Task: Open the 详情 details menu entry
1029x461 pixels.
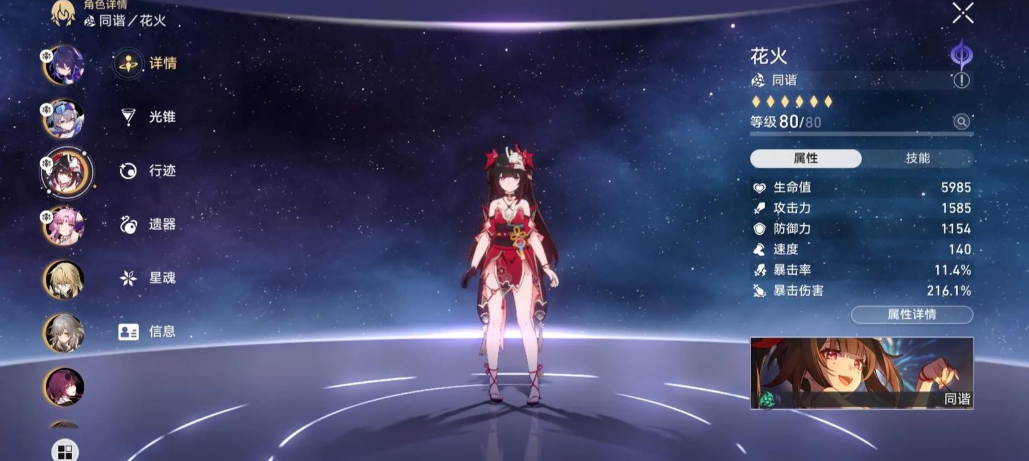Action: (x=146, y=63)
